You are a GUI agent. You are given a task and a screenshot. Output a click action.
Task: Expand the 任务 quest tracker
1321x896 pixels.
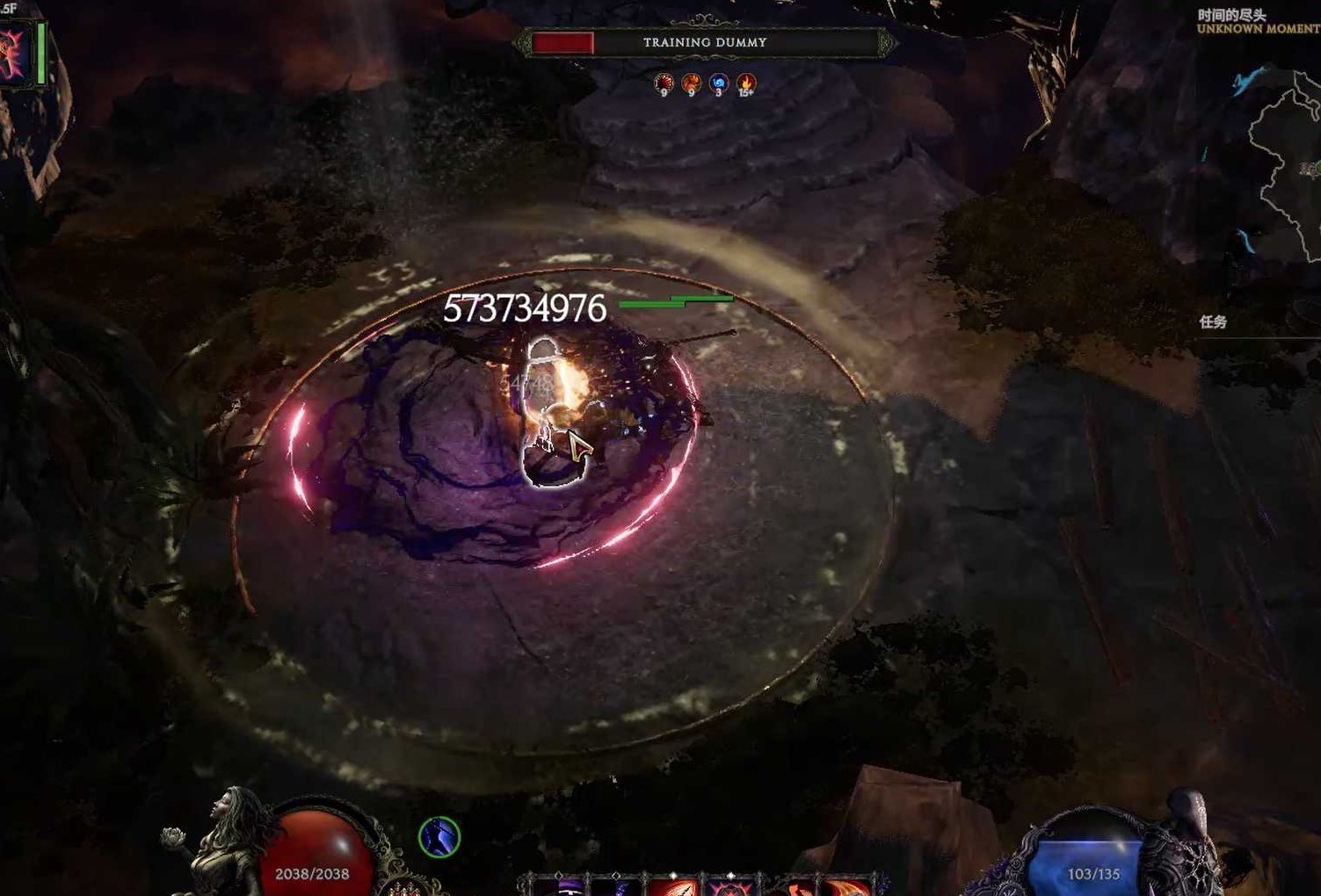[x=1213, y=322]
